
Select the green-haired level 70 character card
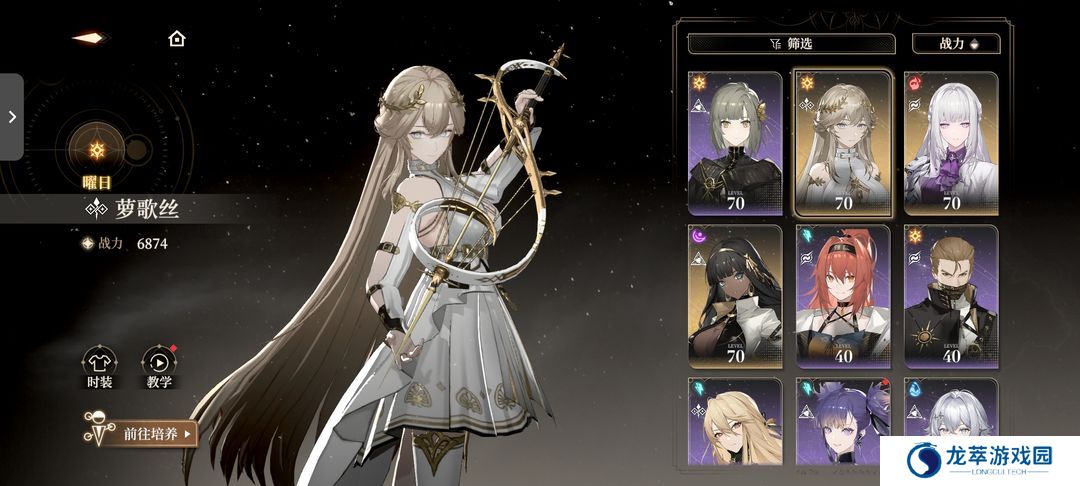(x=734, y=143)
